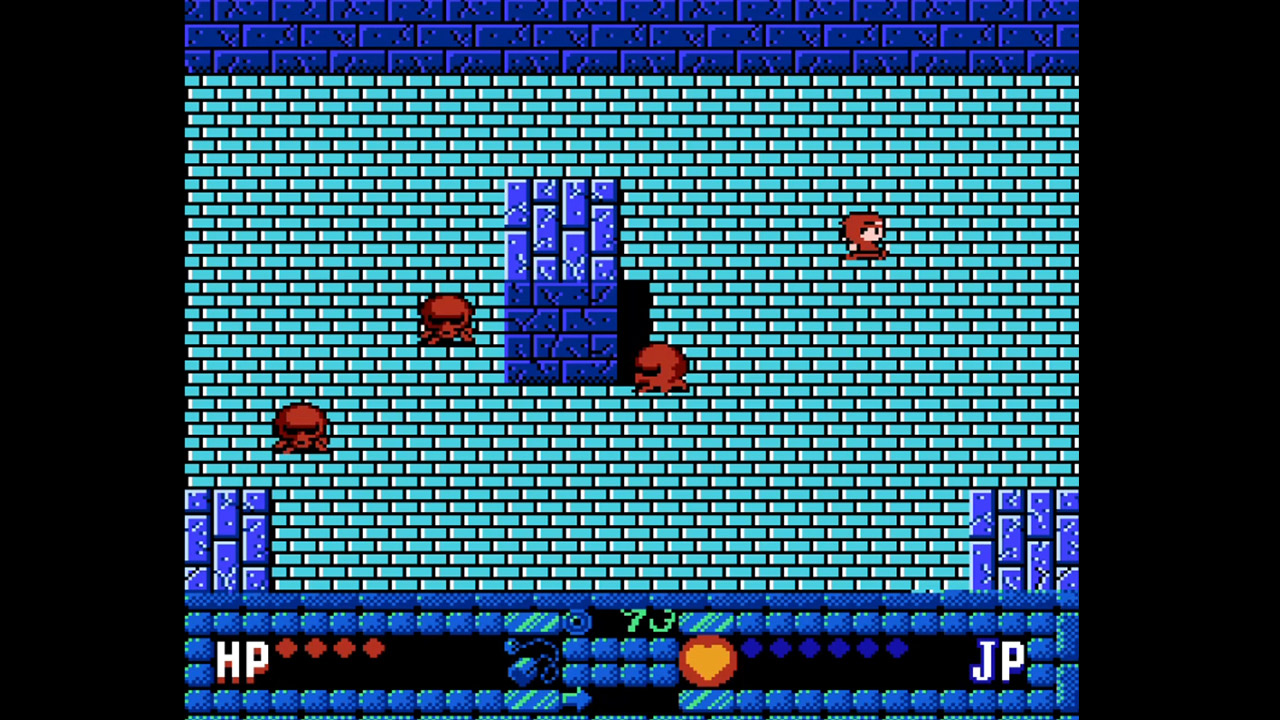The image size is (1280, 720).
Task: Click the last blue diamond of the JP gauge
Action: 895,649
